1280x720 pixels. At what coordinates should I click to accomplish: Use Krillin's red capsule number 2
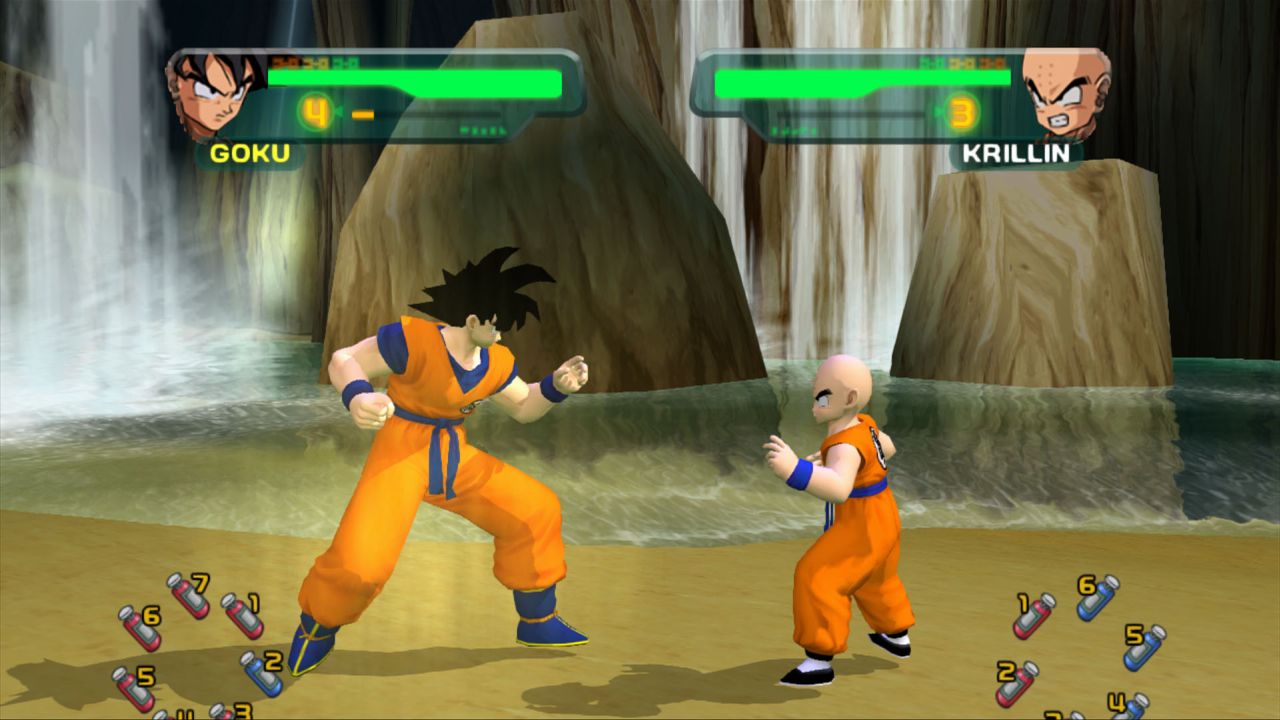click(x=1016, y=683)
